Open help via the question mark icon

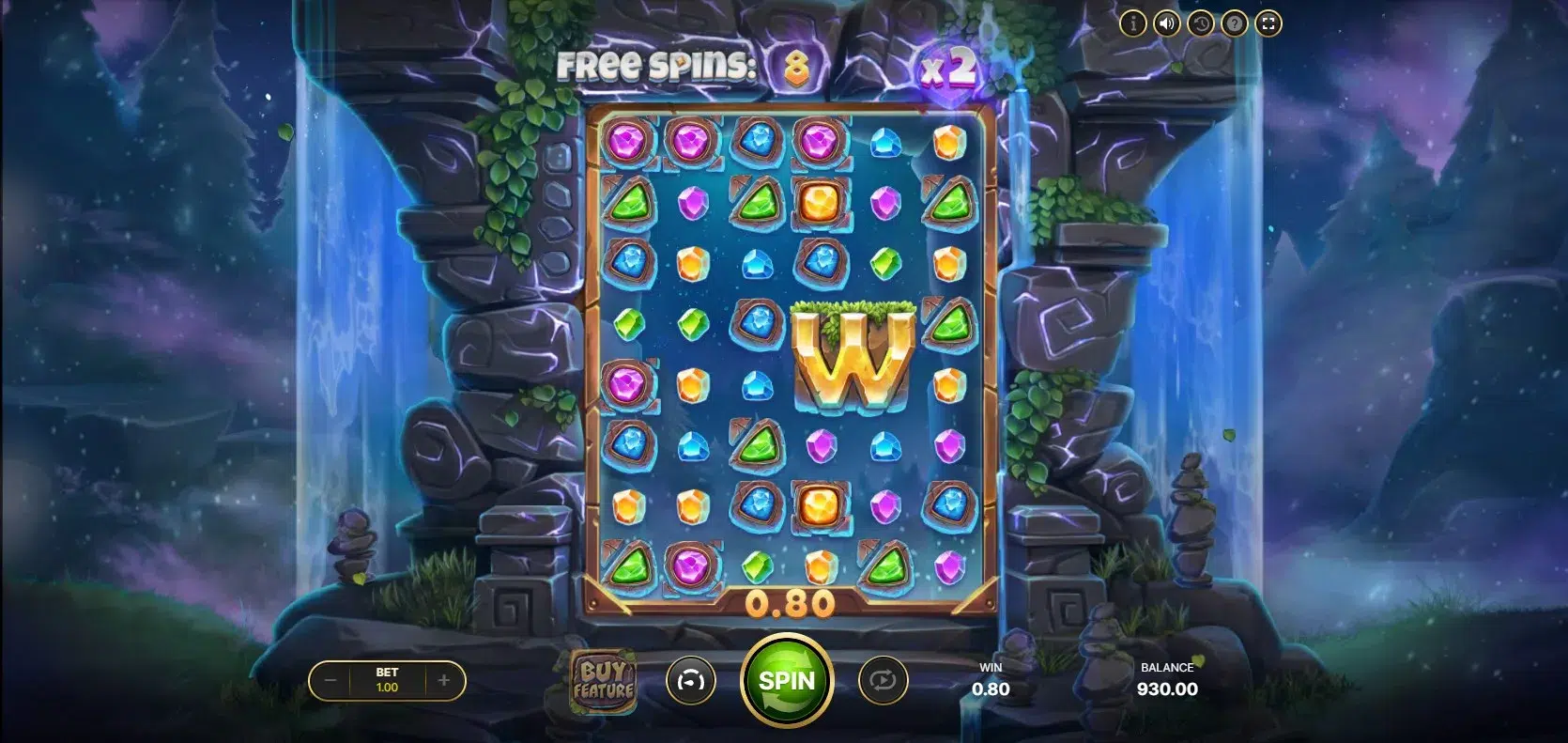(x=1234, y=23)
